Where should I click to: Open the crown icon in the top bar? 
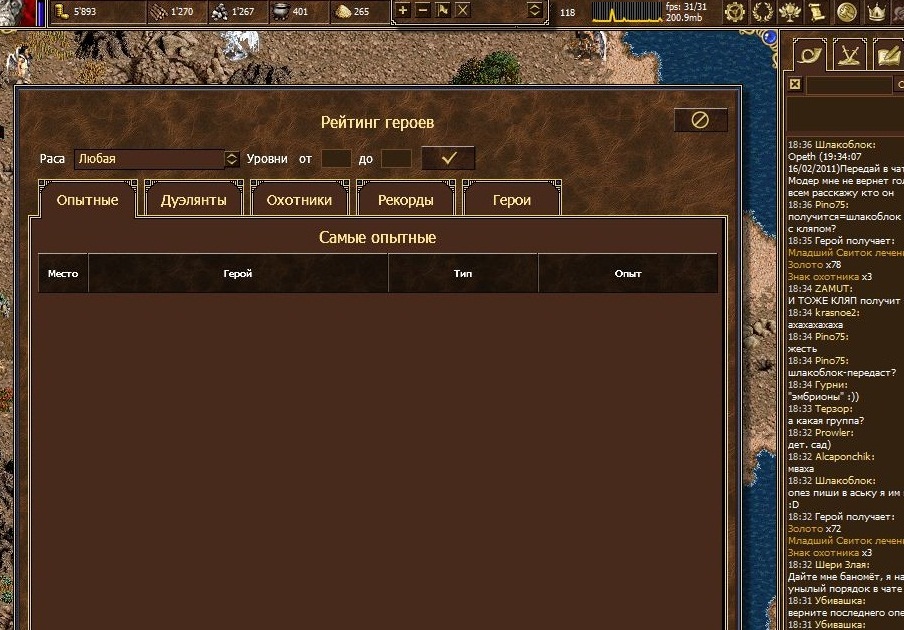[x=875, y=12]
